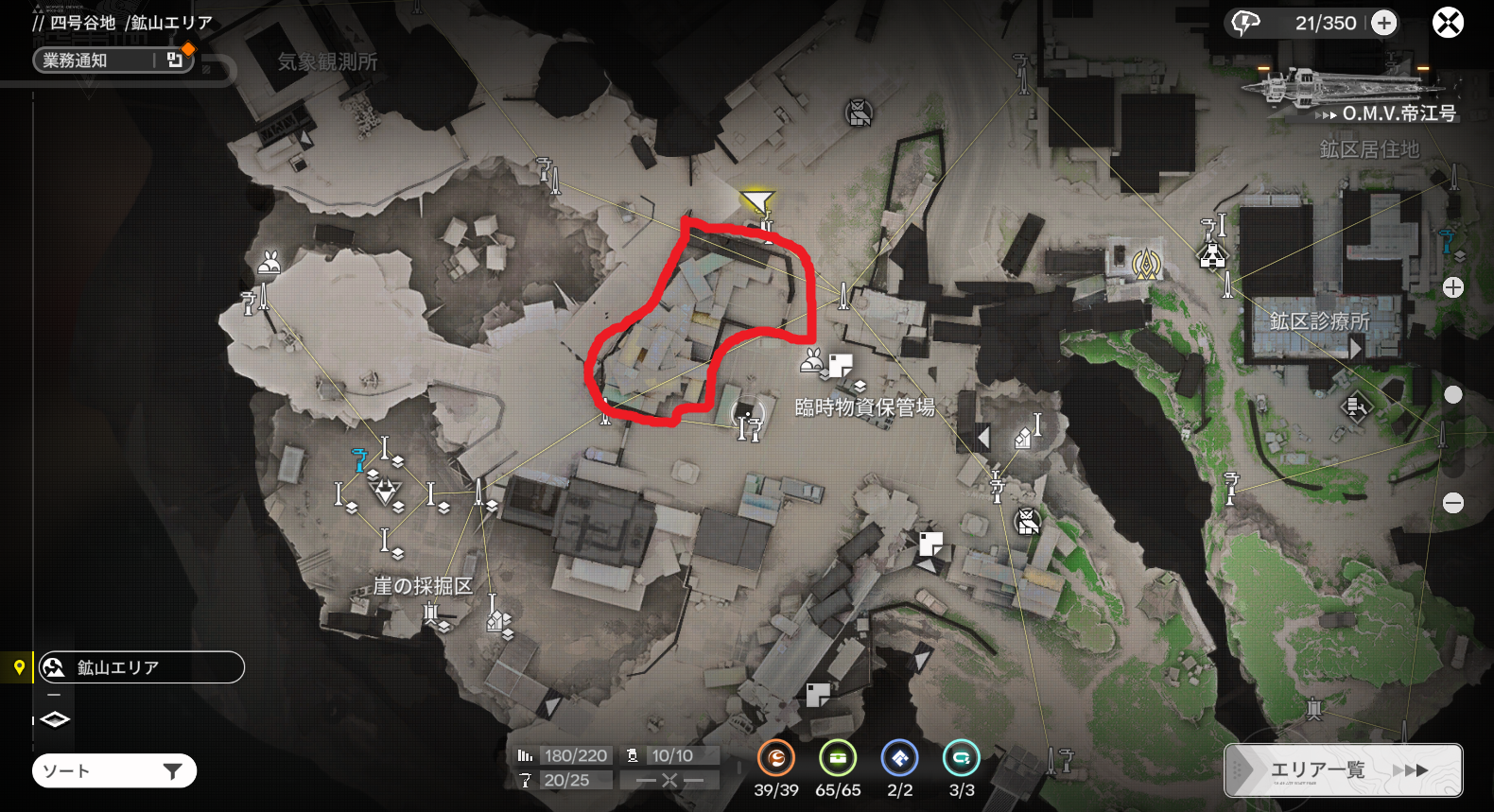
Task: Close the map screen
Action: coord(1448,23)
